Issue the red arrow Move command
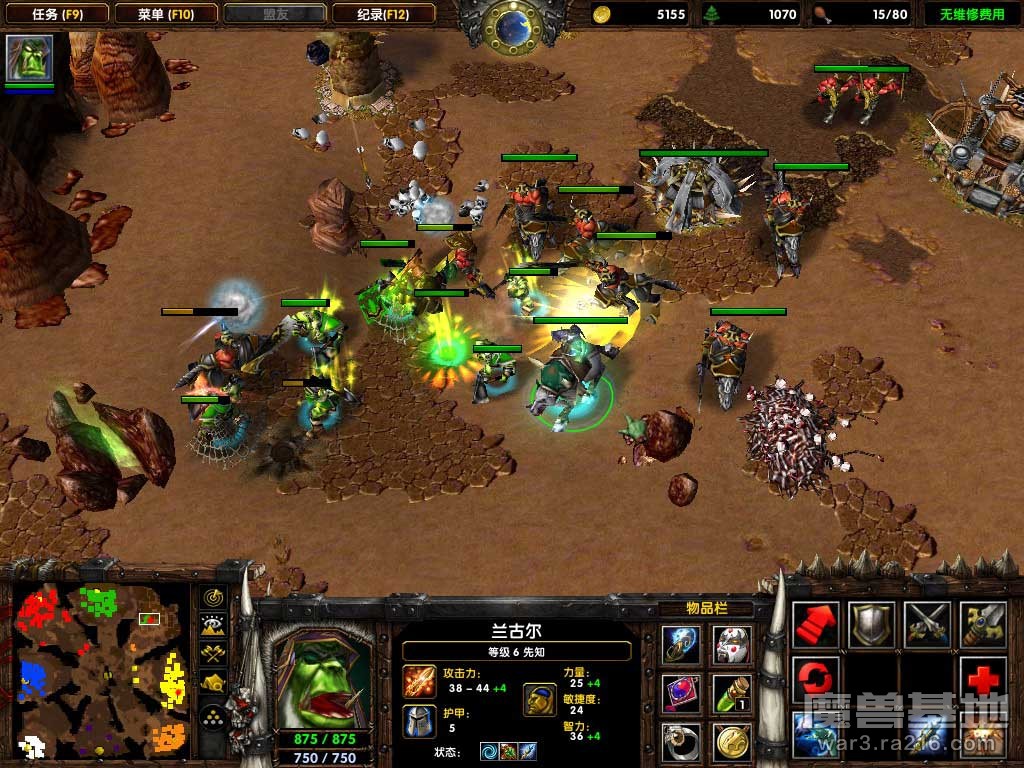 (x=816, y=625)
